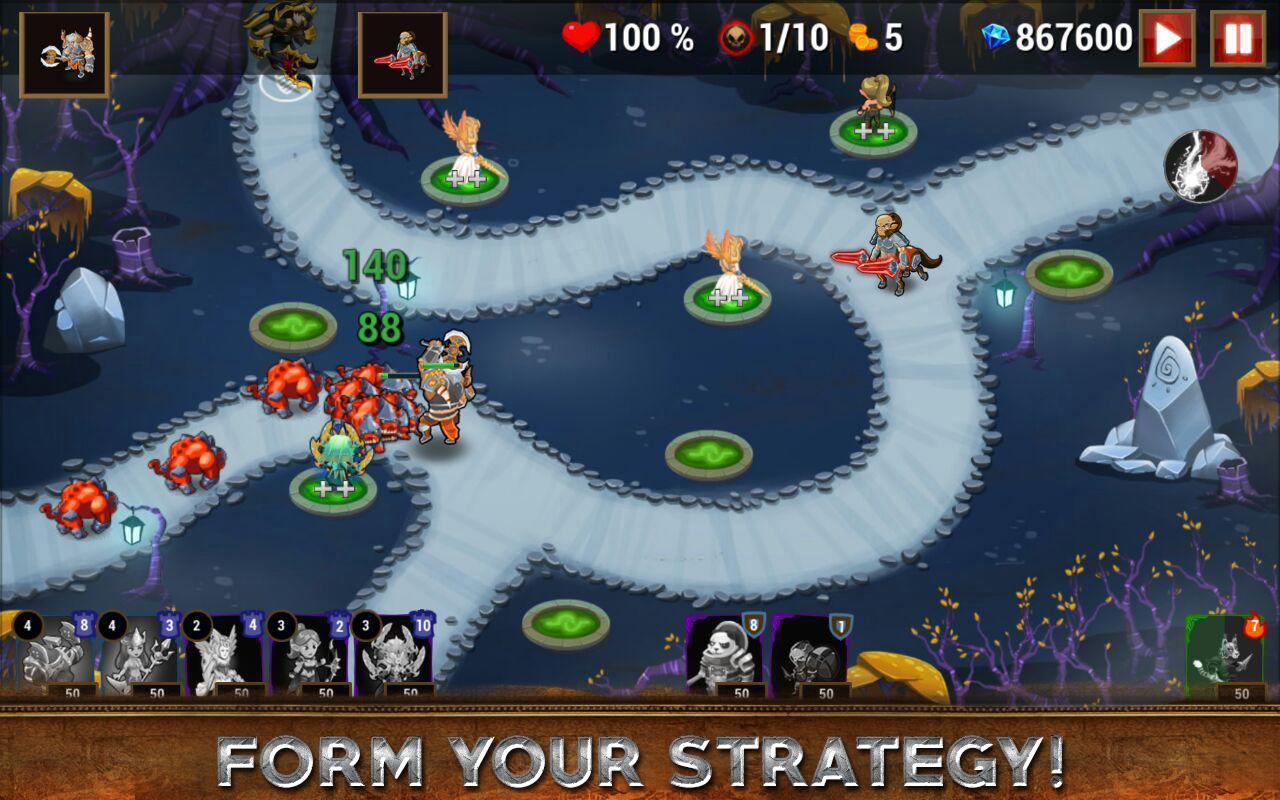Pause the game
Viewport: 1280px width, 800px height.
pyautogui.click(x=1240, y=40)
